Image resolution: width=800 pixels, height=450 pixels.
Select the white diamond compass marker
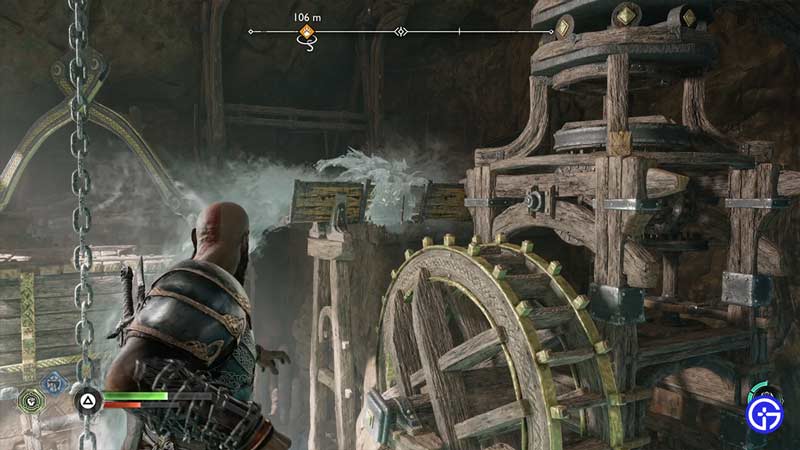[401, 32]
